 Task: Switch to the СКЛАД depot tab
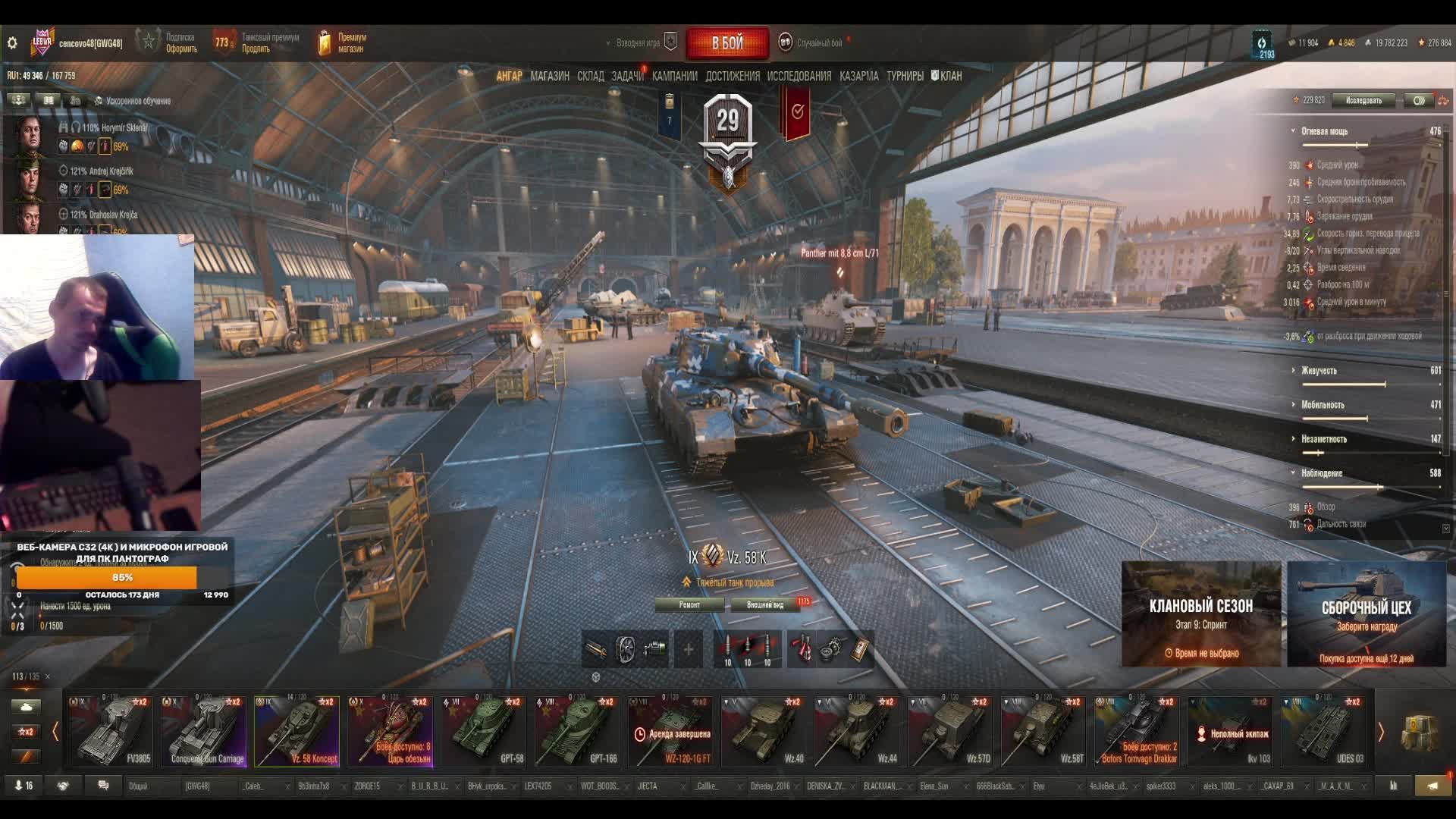pos(590,76)
